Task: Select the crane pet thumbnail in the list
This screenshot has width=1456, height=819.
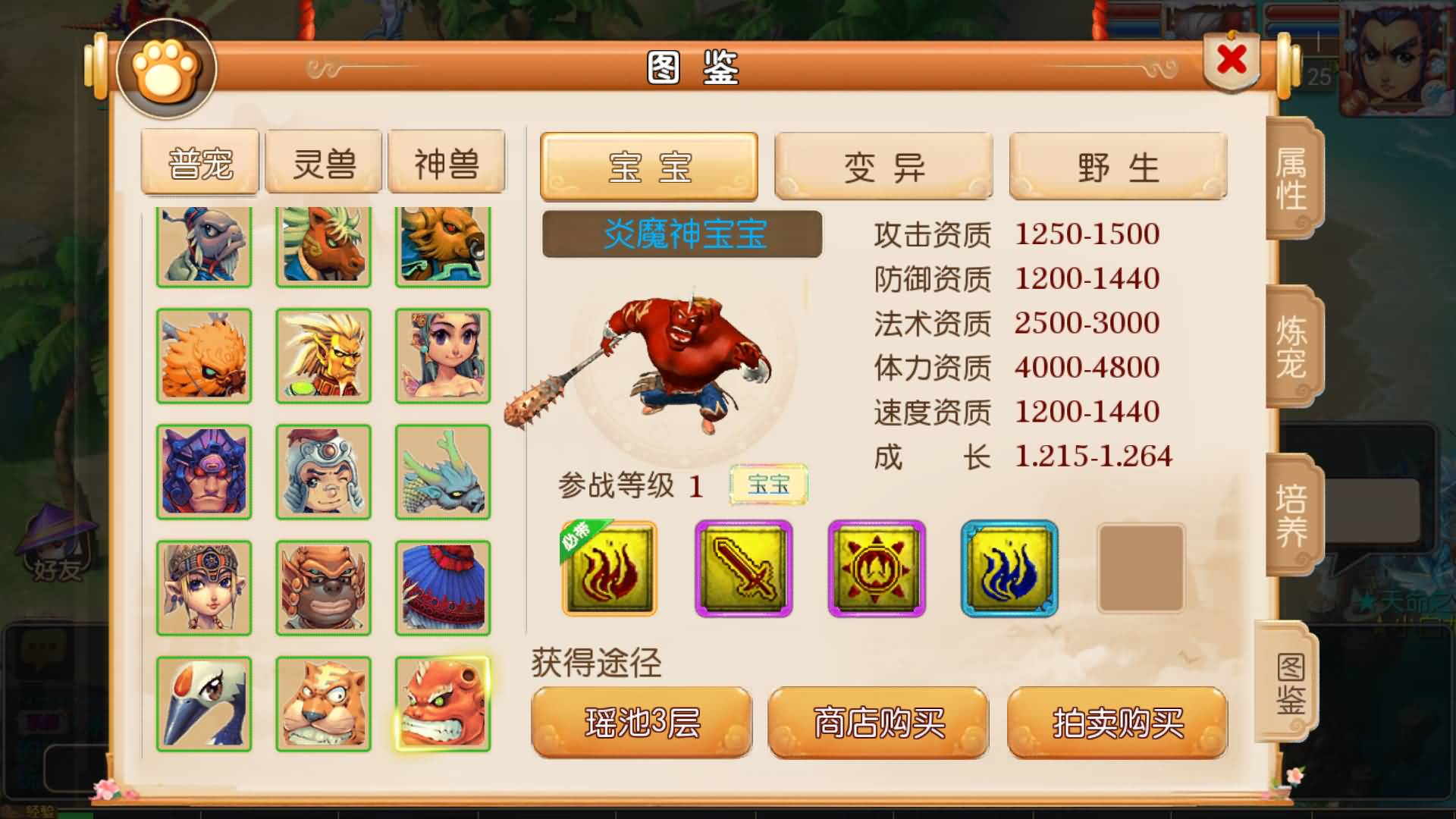Action: [x=203, y=704]
